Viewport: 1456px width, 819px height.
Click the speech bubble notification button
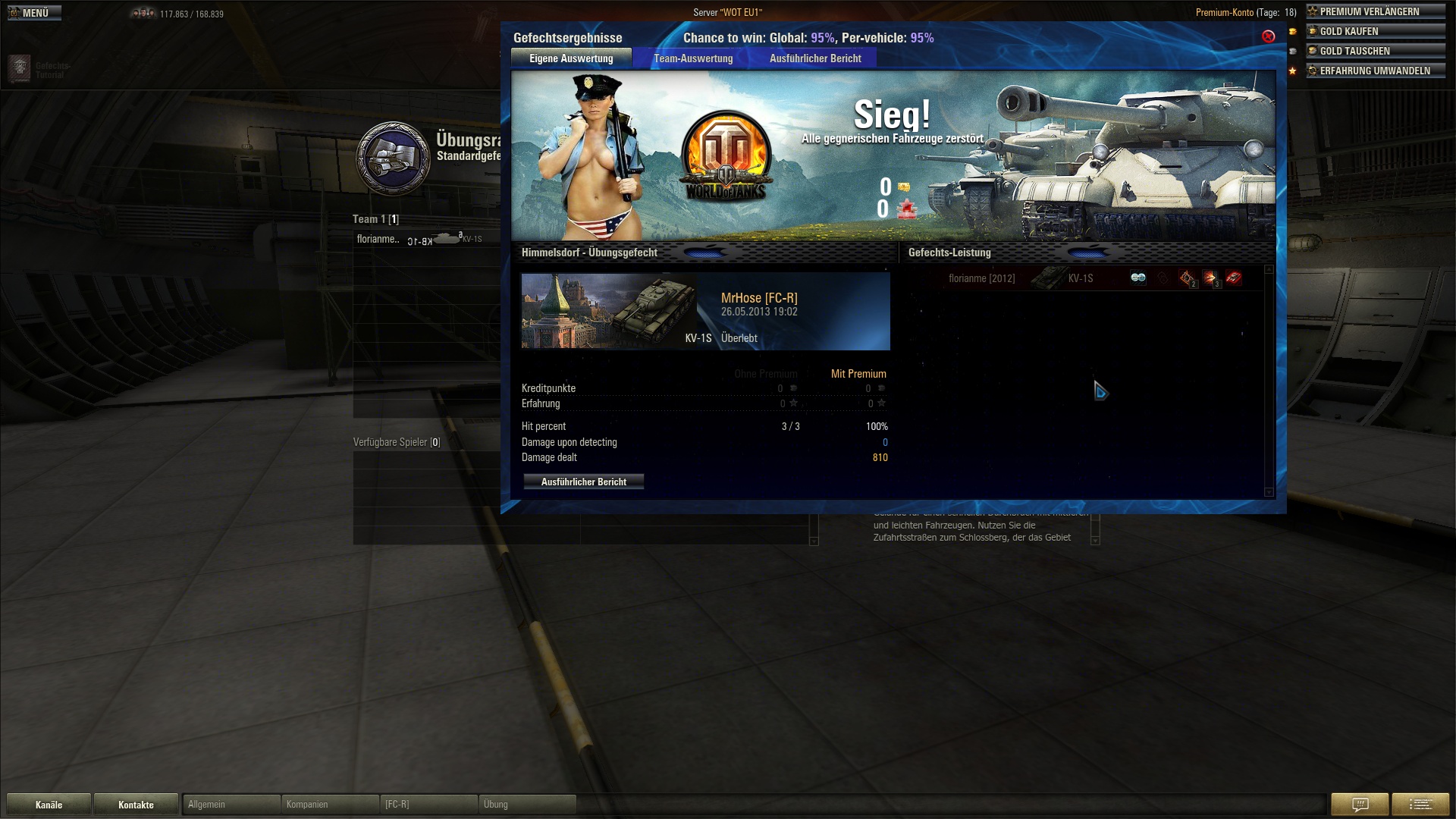[1360, 805]
